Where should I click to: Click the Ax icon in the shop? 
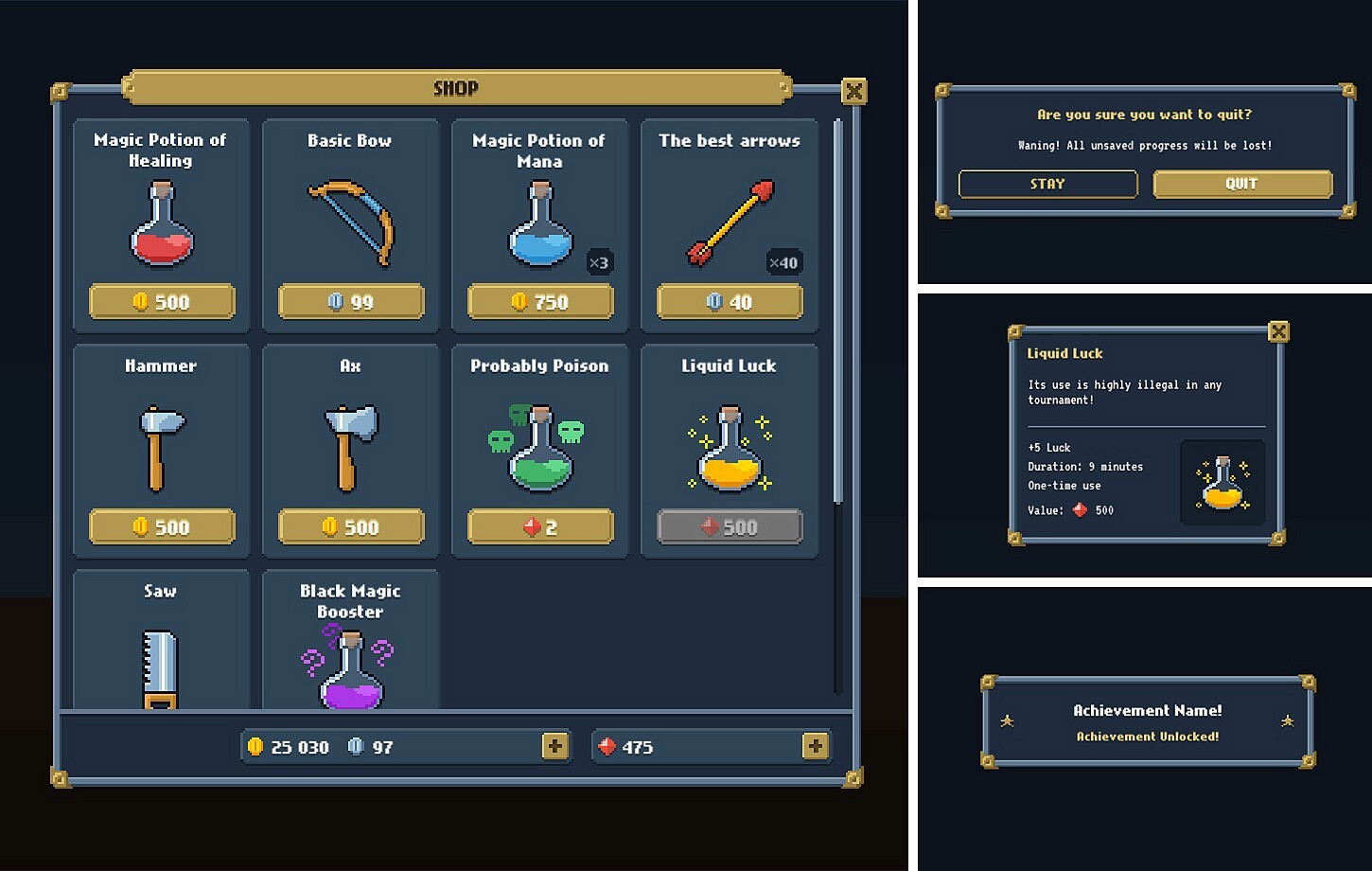(x=350, y=445)
